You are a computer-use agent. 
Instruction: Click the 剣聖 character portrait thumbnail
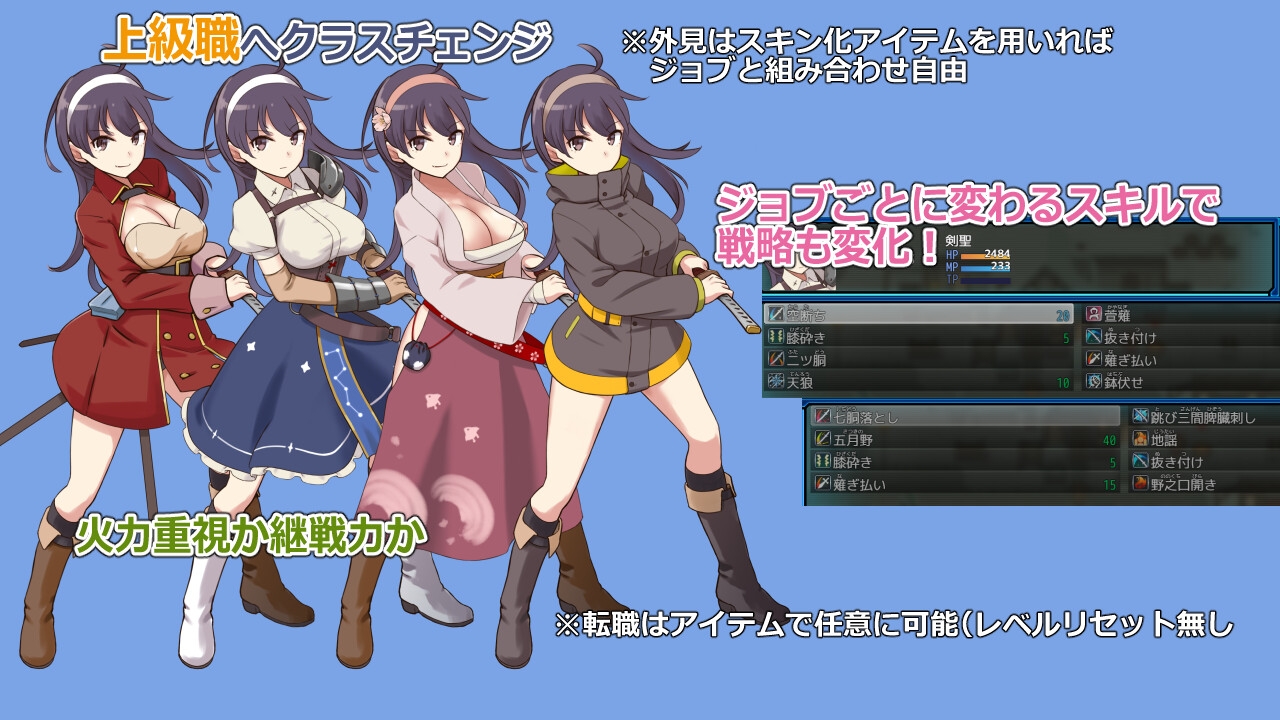pos(800,278)
